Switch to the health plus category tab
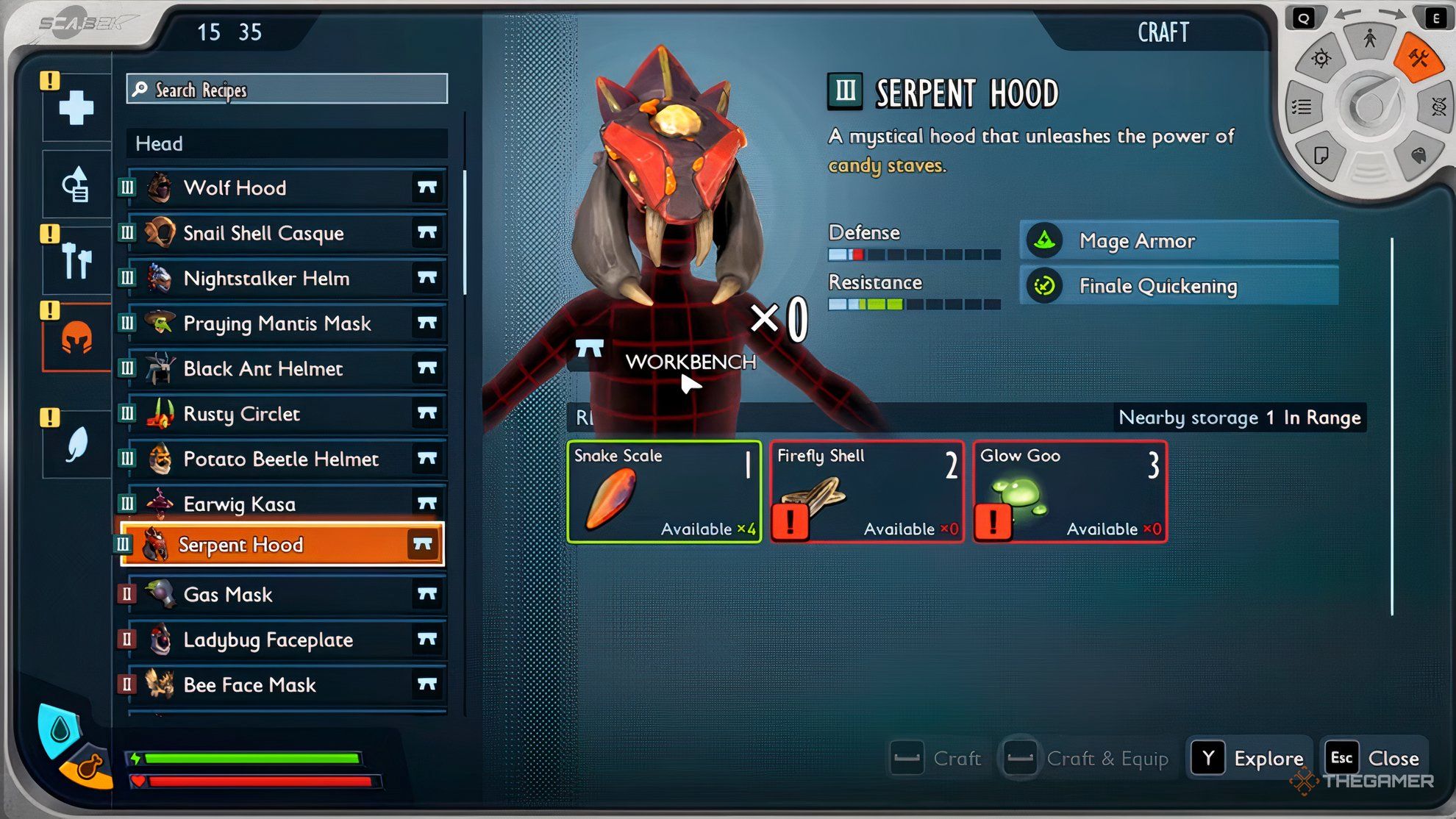This screenshot has height=819, width=1456. (76, 108)
